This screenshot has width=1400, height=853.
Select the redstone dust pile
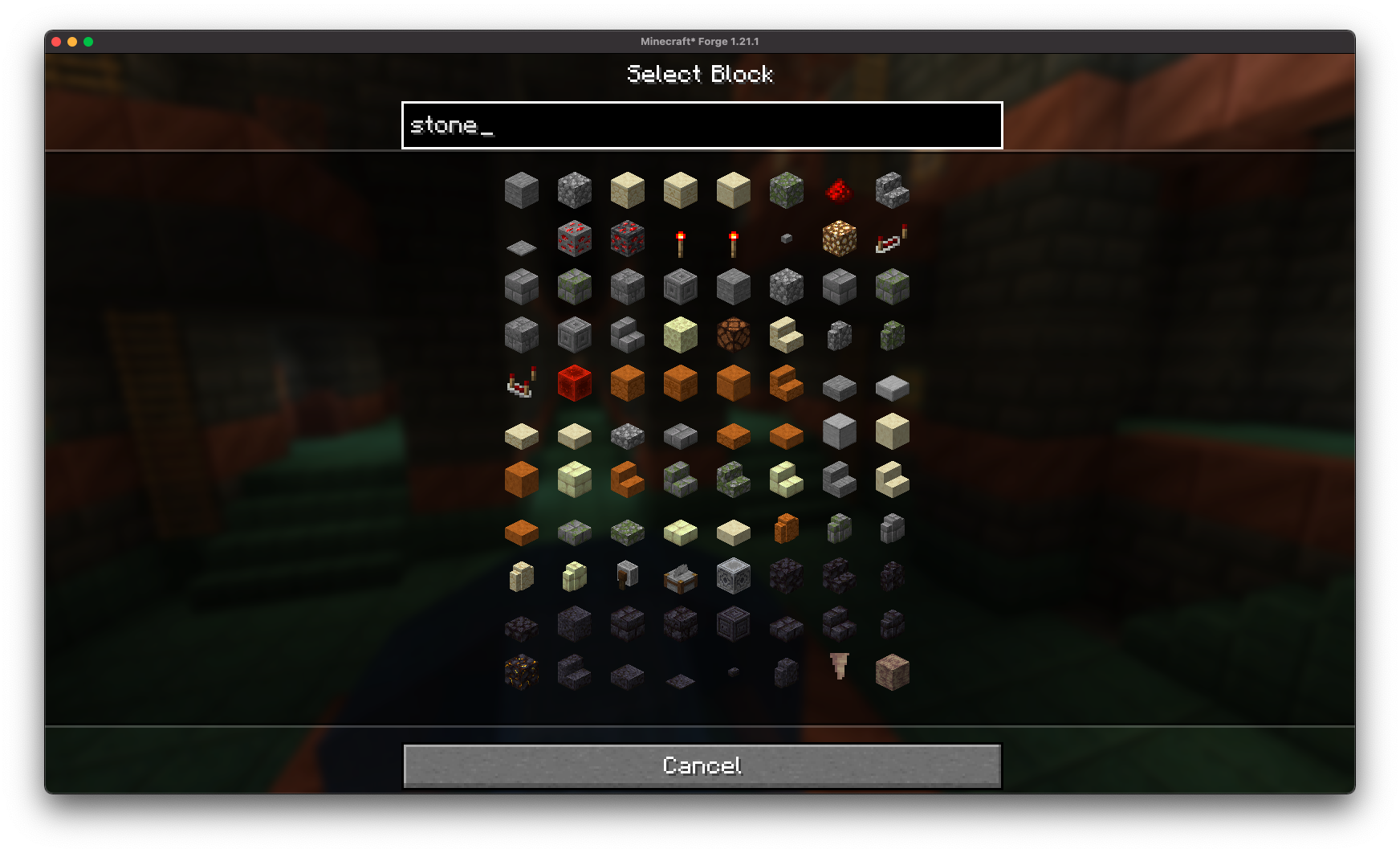840,193
